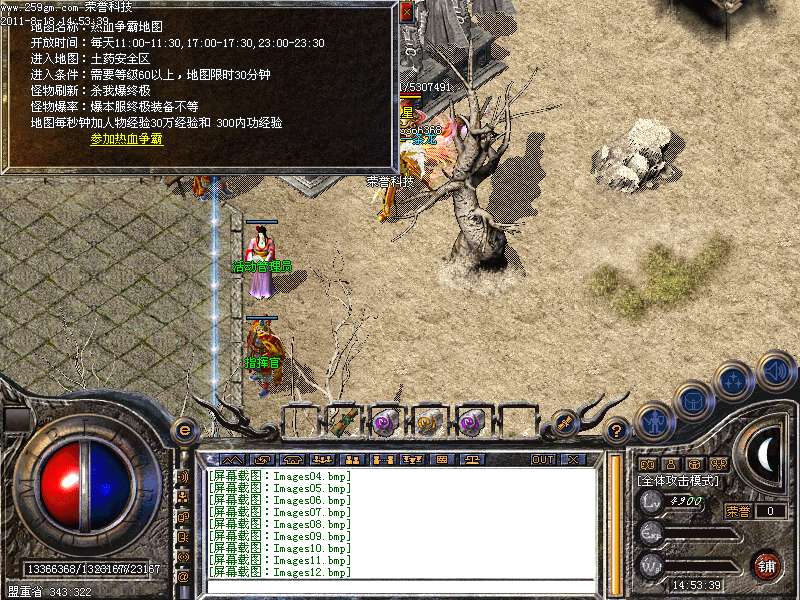Click the X button above the chat log
800x600 pixels.
pos(573,459)
